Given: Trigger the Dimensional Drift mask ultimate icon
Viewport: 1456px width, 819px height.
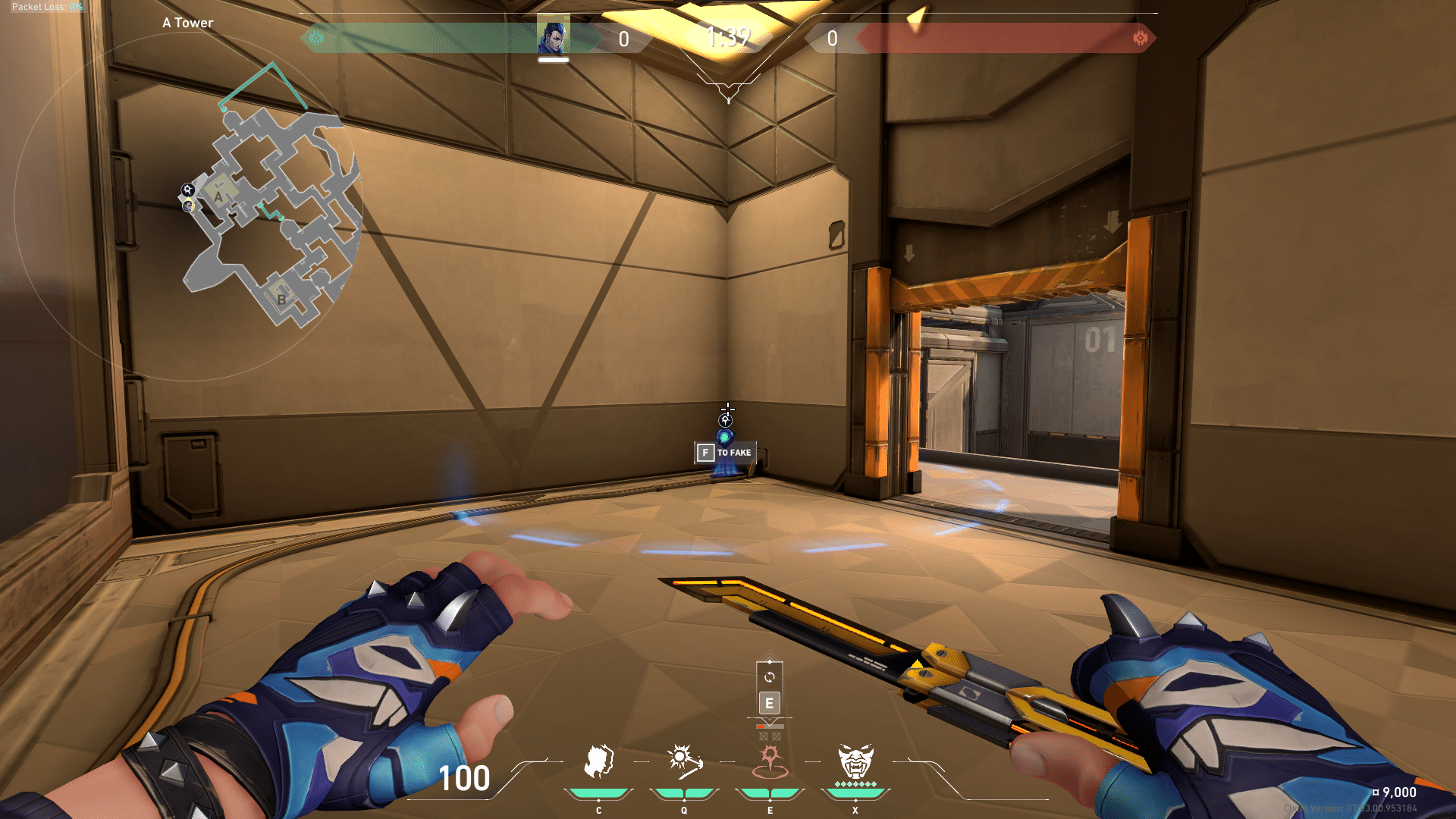Looking at the screenshot, I should coord(855,762).
